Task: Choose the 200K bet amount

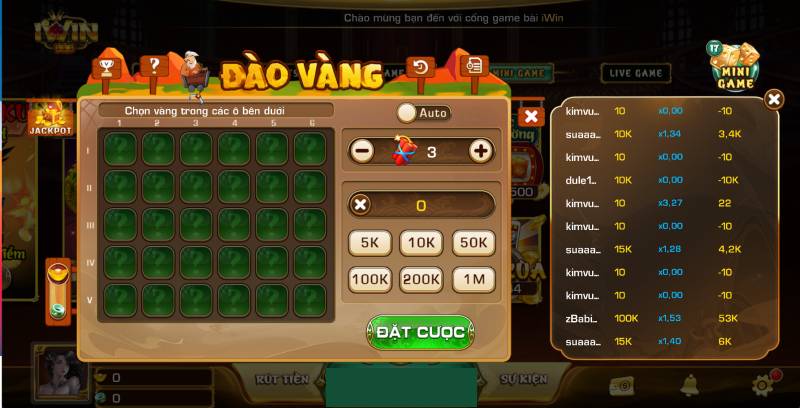Action: click(421, 280)
